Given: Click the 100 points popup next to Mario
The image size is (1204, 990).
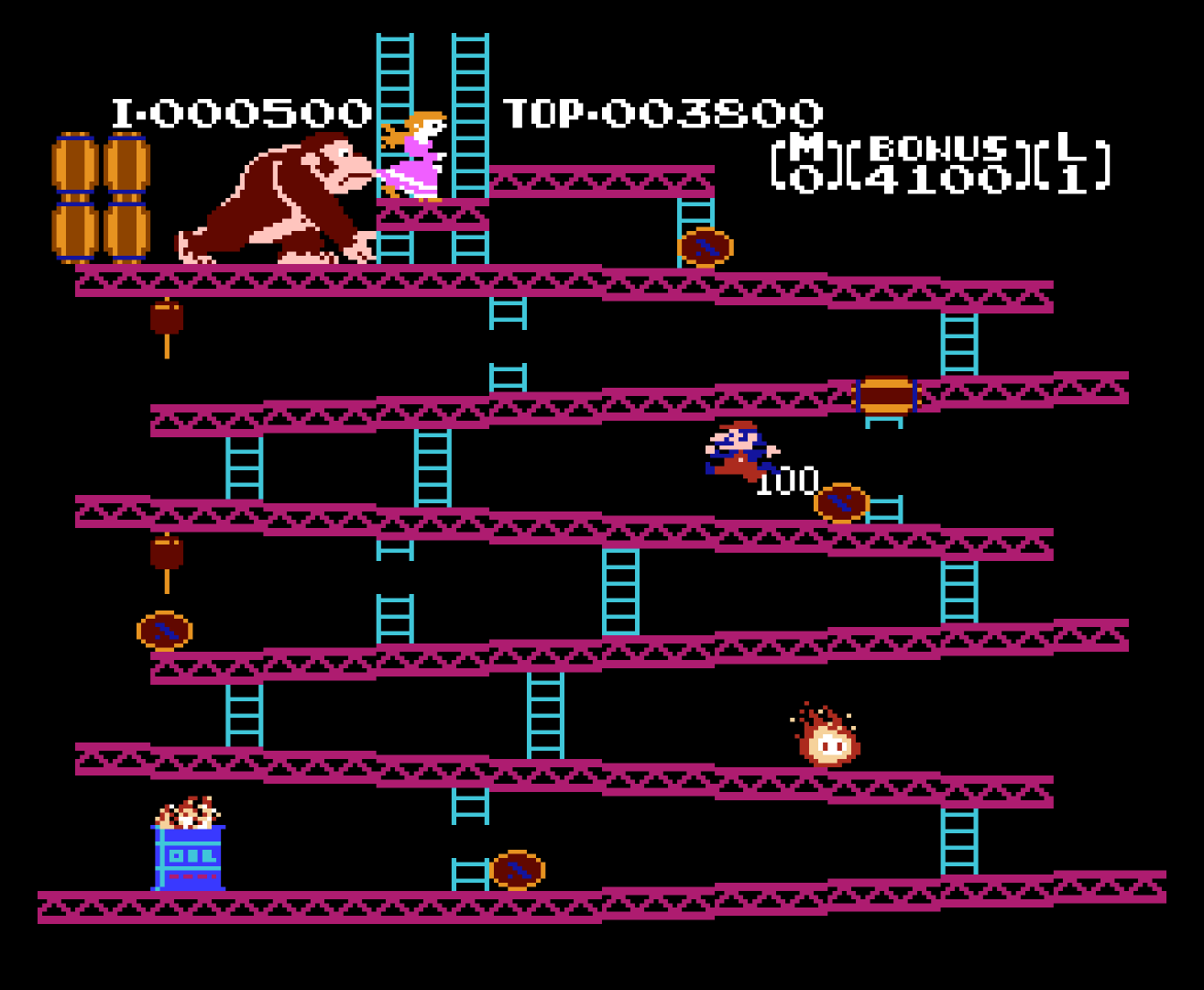Looking at the screenshot, I should tap(786, 478).
